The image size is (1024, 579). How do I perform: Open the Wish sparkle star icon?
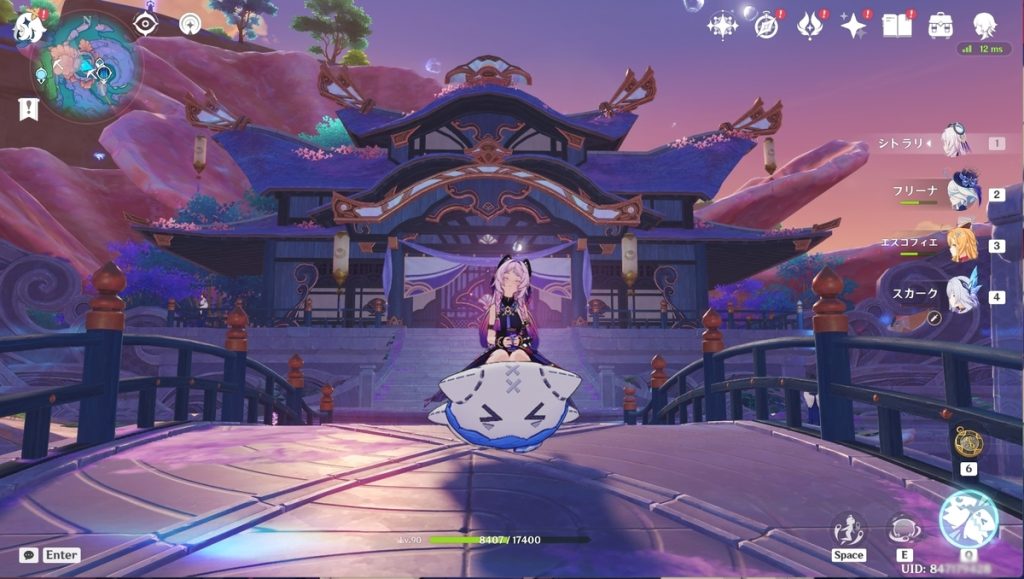coord(853,25)
